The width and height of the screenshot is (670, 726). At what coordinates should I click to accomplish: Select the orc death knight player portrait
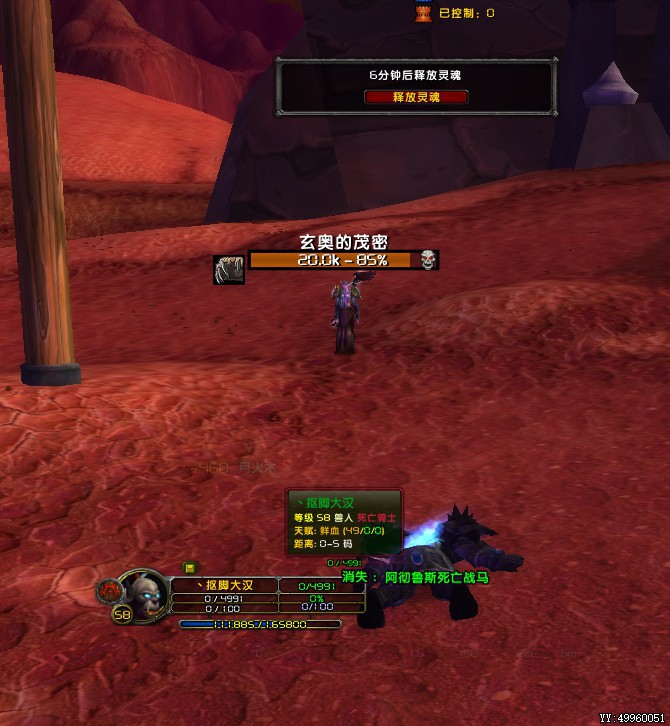point(143,592)
